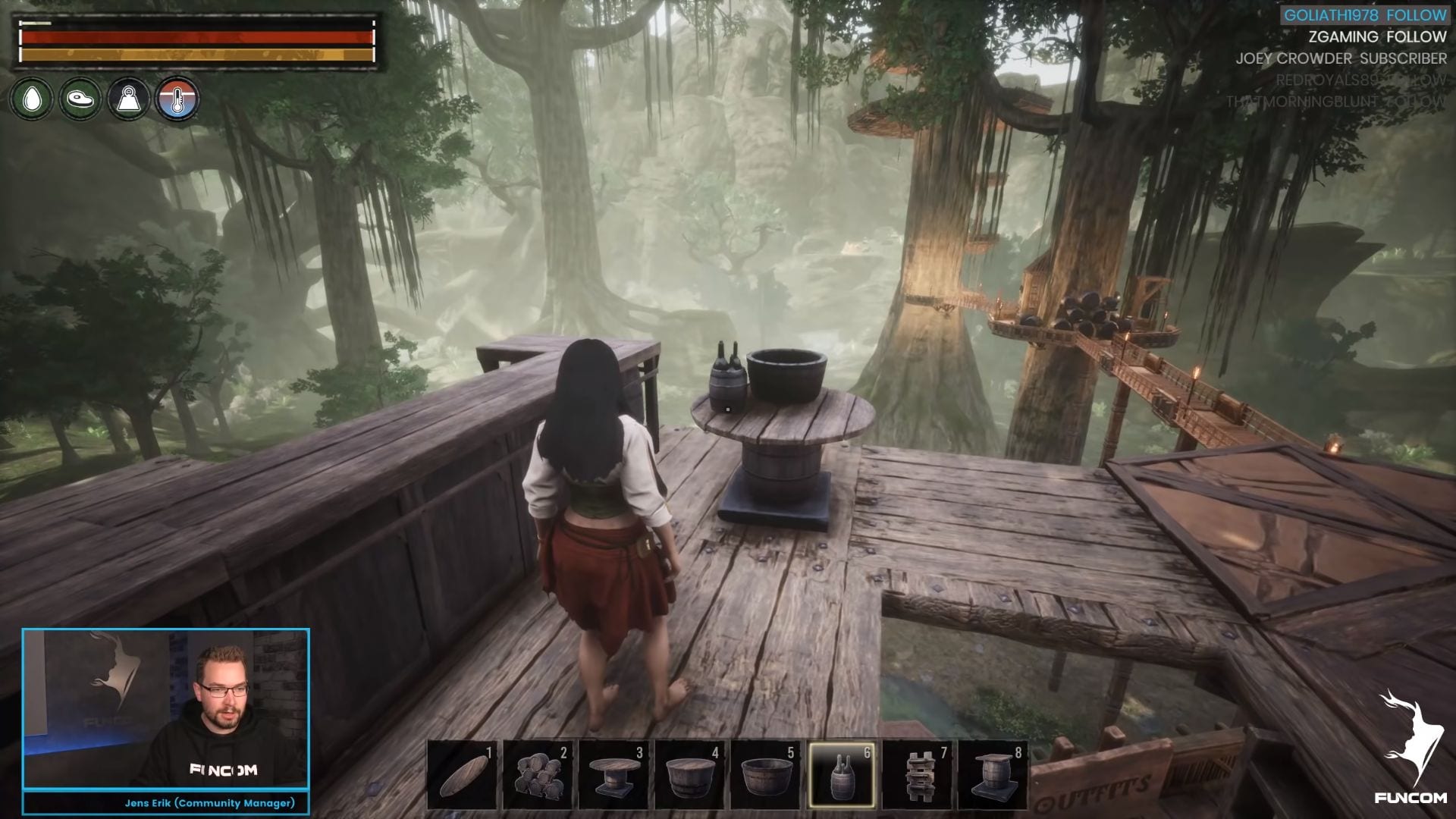Click the weight encumbrance icon
1456x819 pixels.
[129, 99]
